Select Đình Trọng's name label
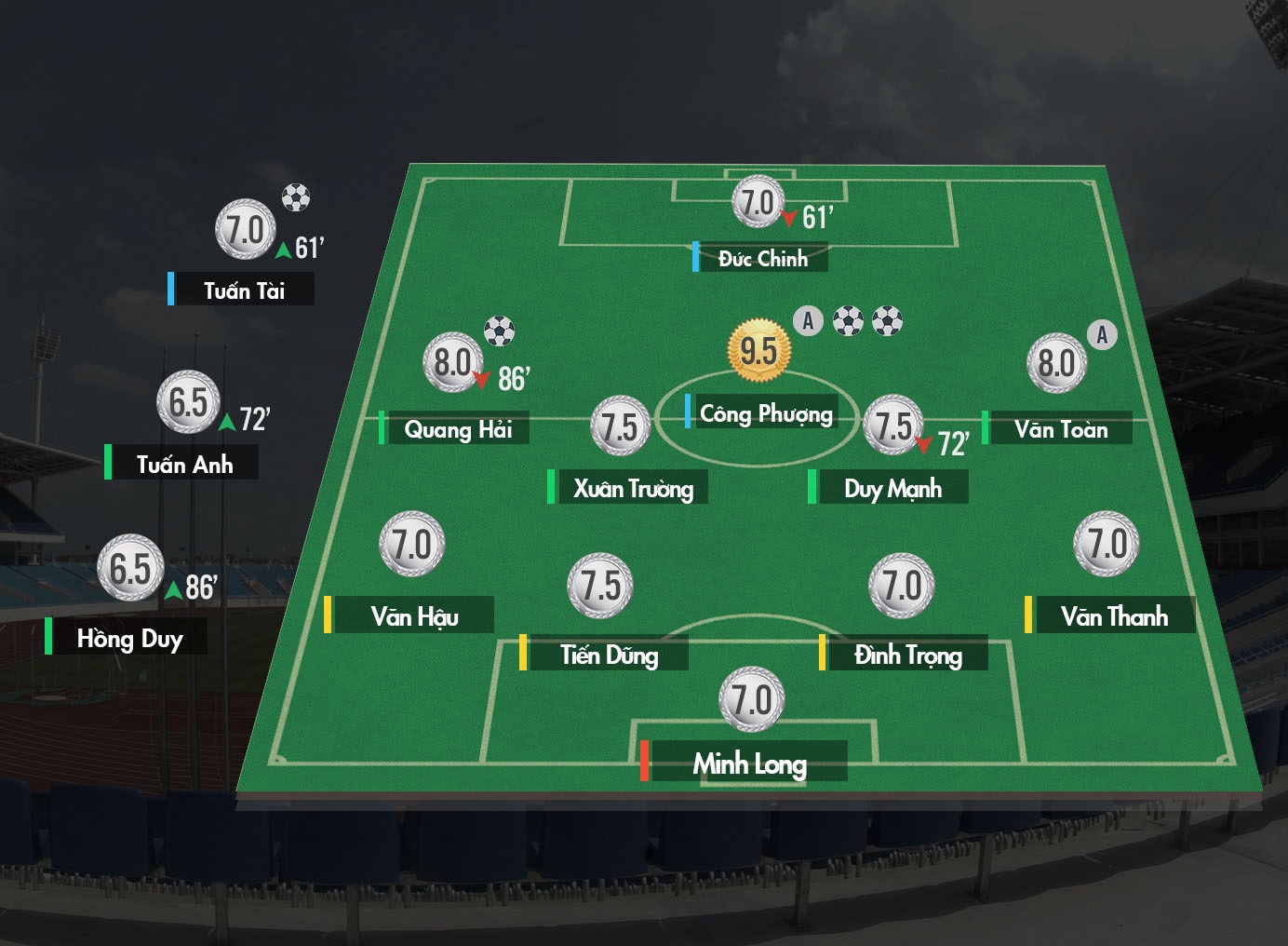The width and height of the screenshot is (1288, 946). pyautogui.click(x=907, y=655)
